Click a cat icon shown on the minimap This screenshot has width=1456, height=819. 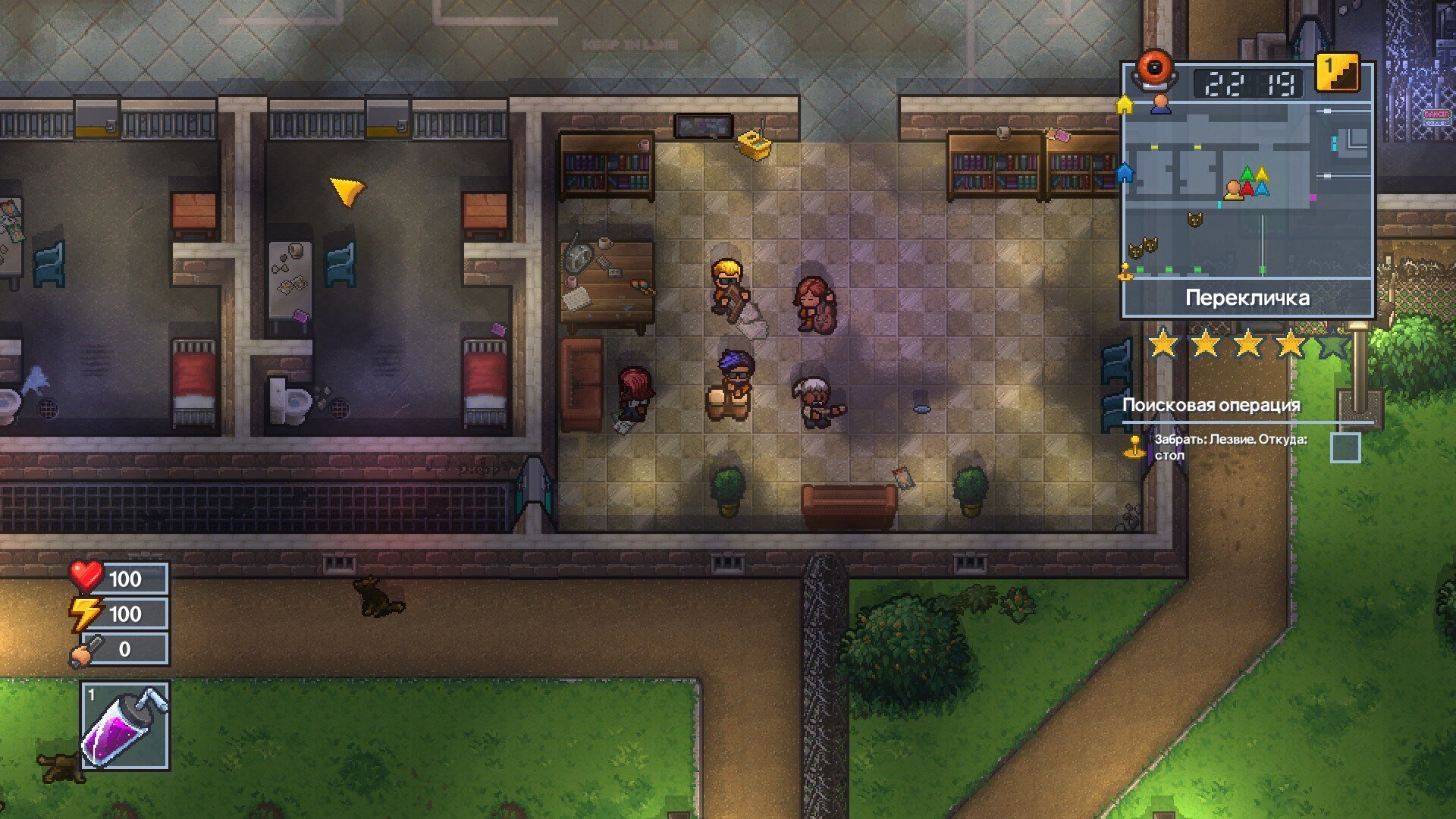pos(1194,221)
